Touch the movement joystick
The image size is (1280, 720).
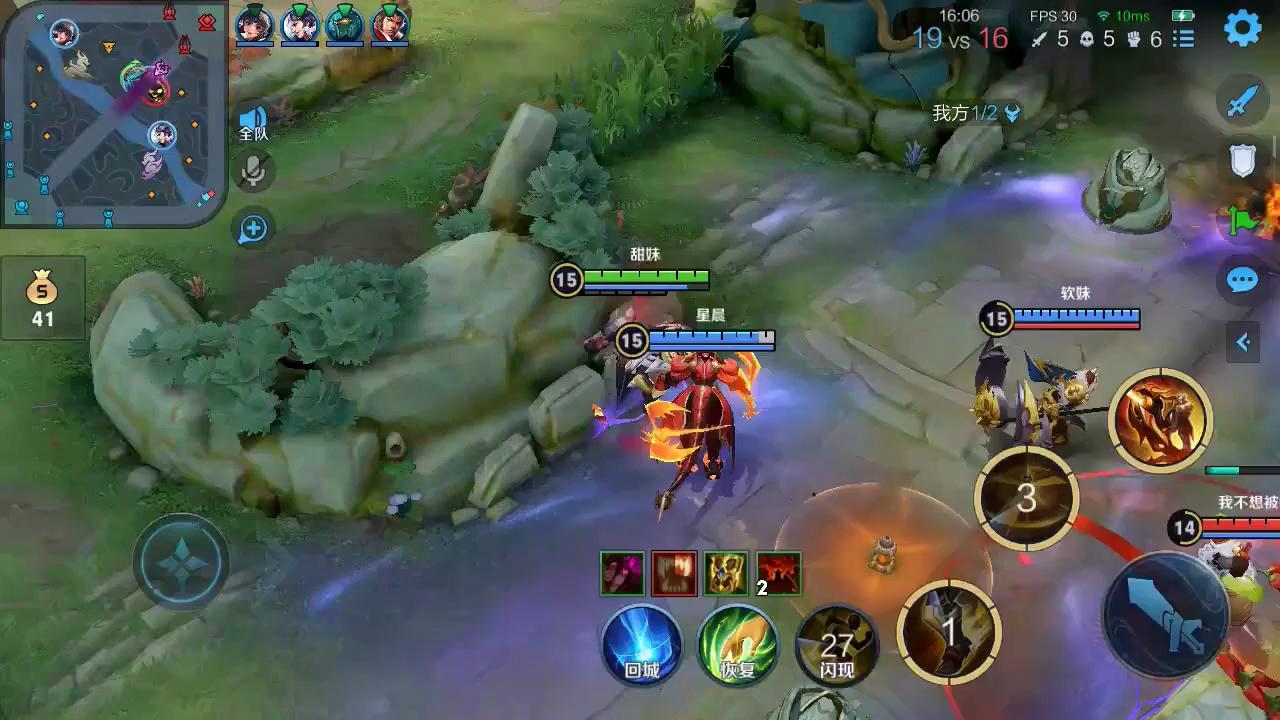click(x=181, y=562)
